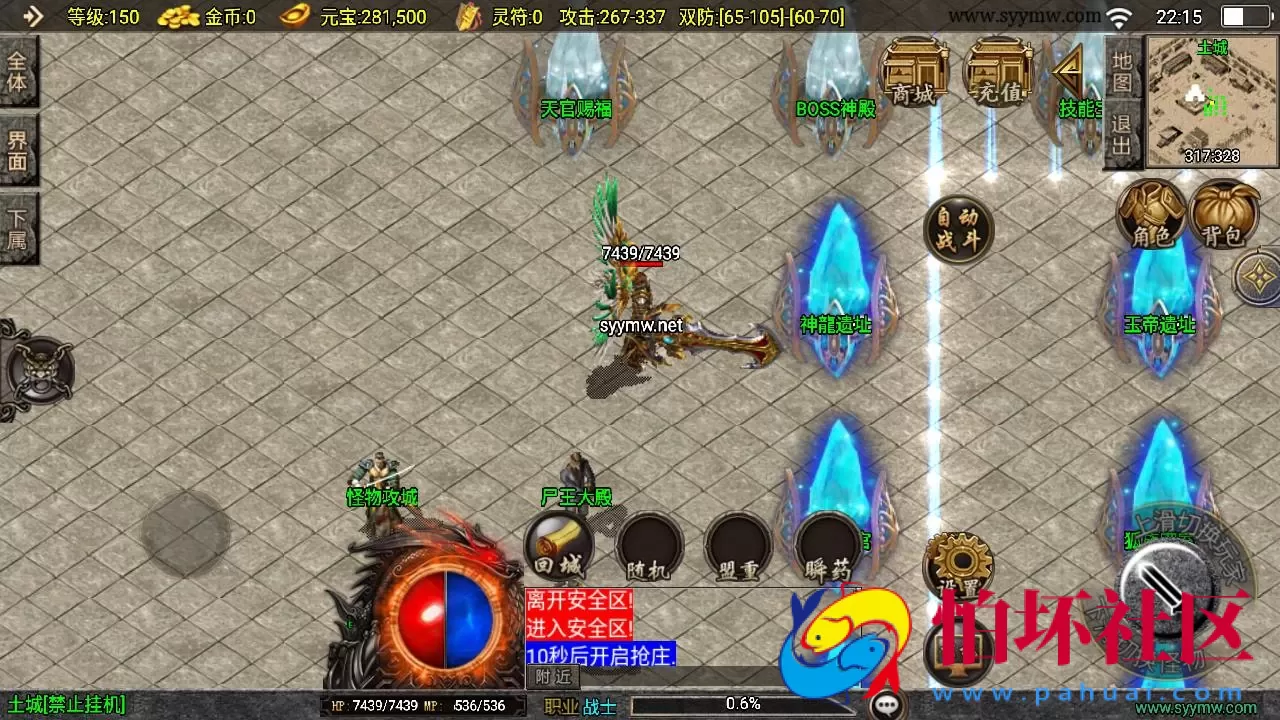Open the 技能 skills icon
1280x720 pixels.
pos(1068,75)
